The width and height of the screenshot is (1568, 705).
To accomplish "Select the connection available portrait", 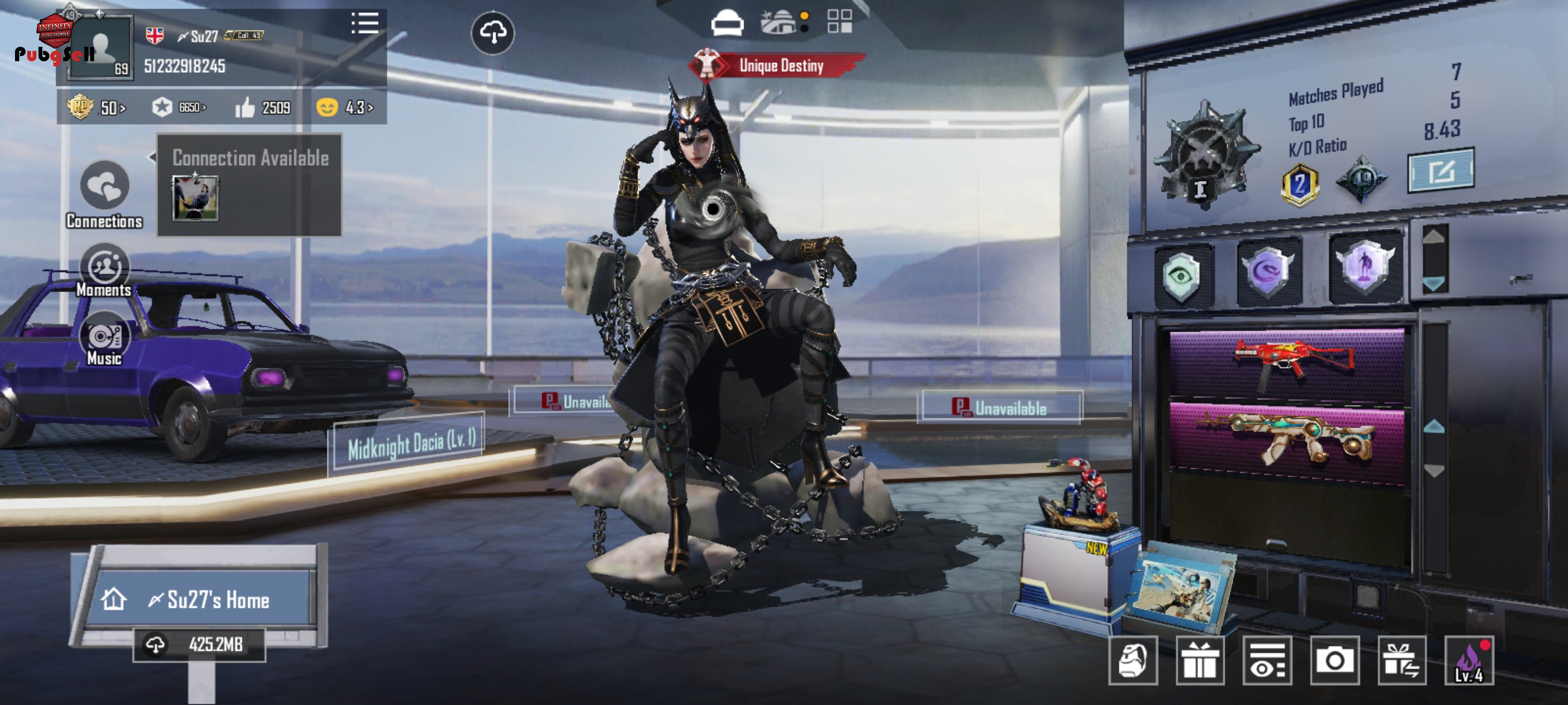I will point(195,198).
